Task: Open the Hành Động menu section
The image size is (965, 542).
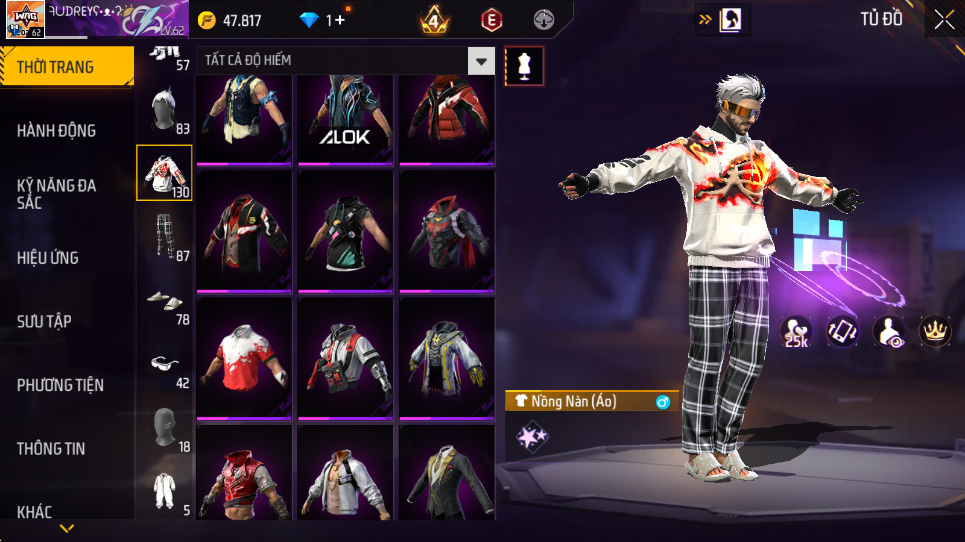Action: (57, 130)
